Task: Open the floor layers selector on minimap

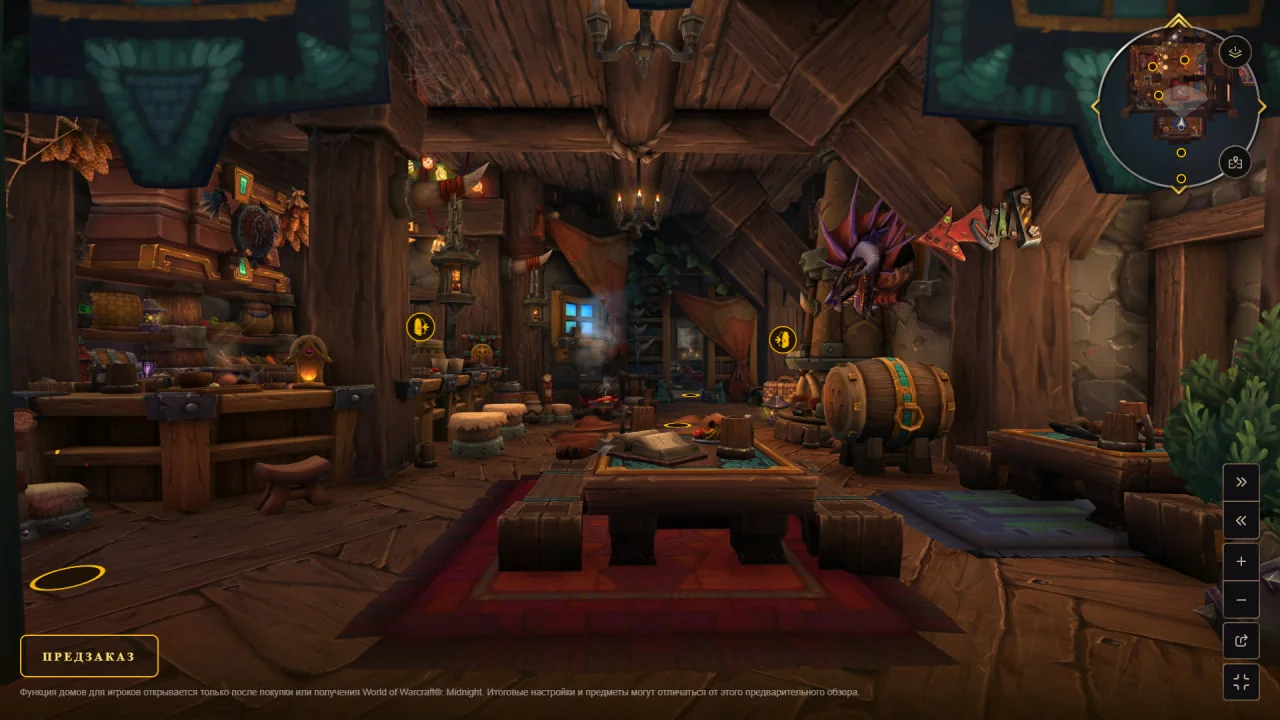Action: click(1236, 53)
